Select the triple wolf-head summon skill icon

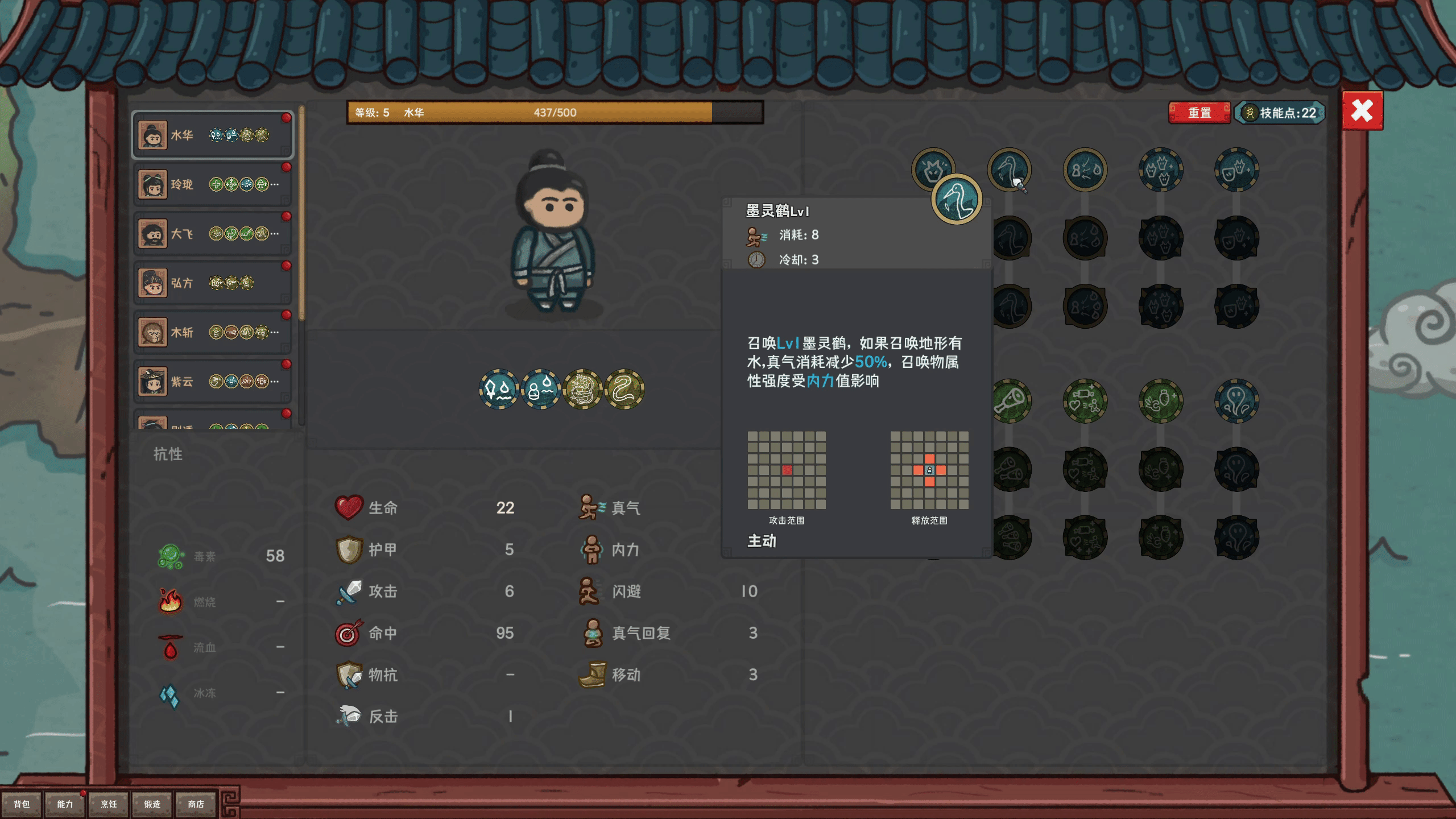click(x=1160, y=168)
